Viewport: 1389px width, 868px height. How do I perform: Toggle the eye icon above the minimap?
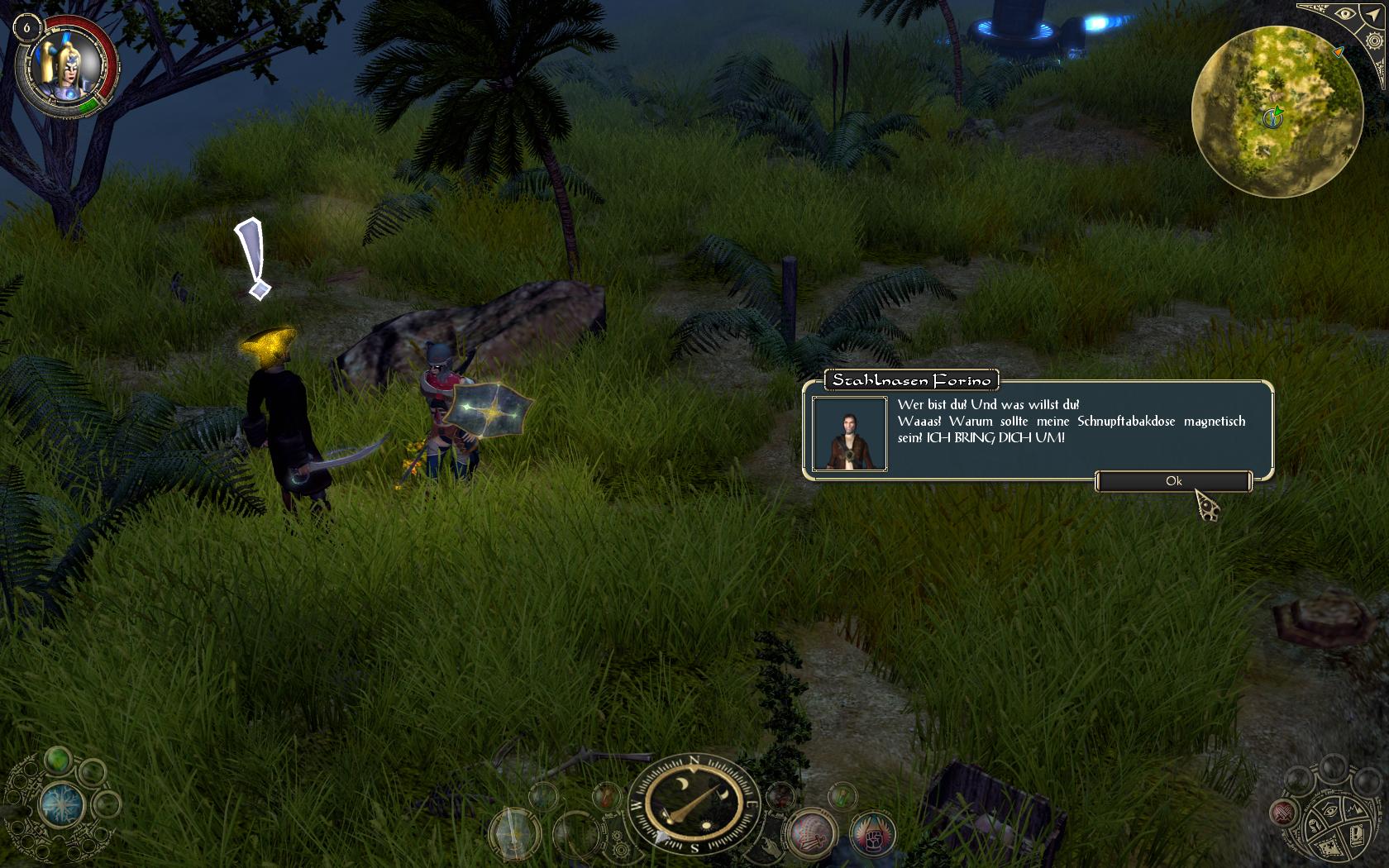1345,14
